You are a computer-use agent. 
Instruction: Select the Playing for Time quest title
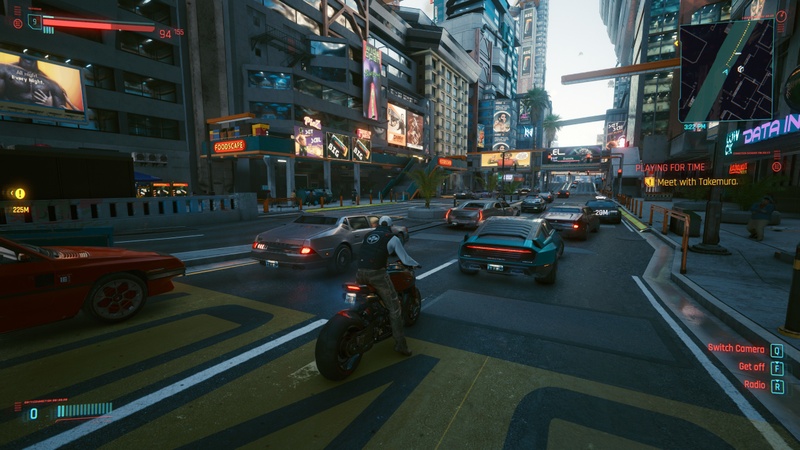click(x=670, y=167)
